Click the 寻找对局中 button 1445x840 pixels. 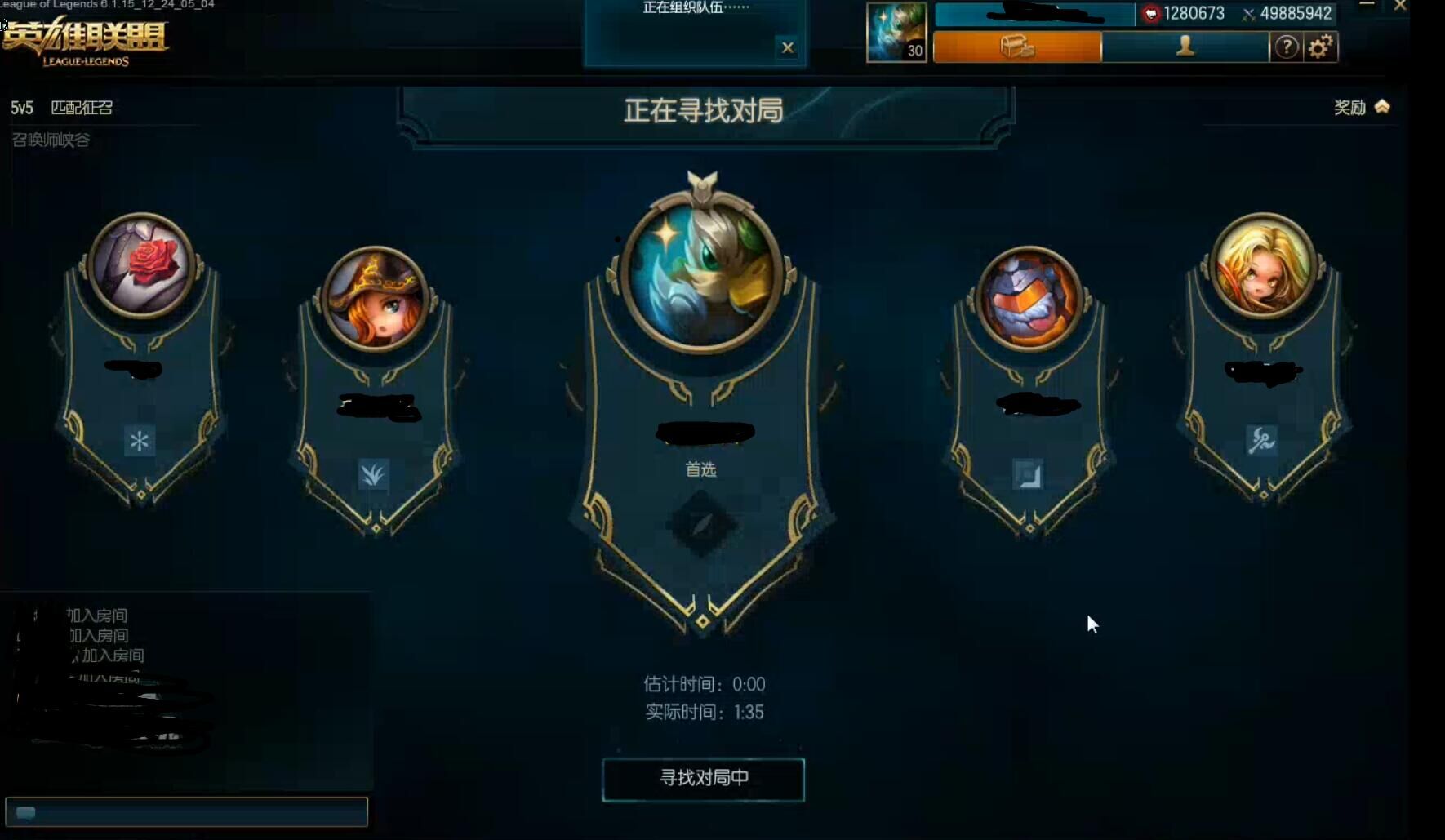(703, 779)
